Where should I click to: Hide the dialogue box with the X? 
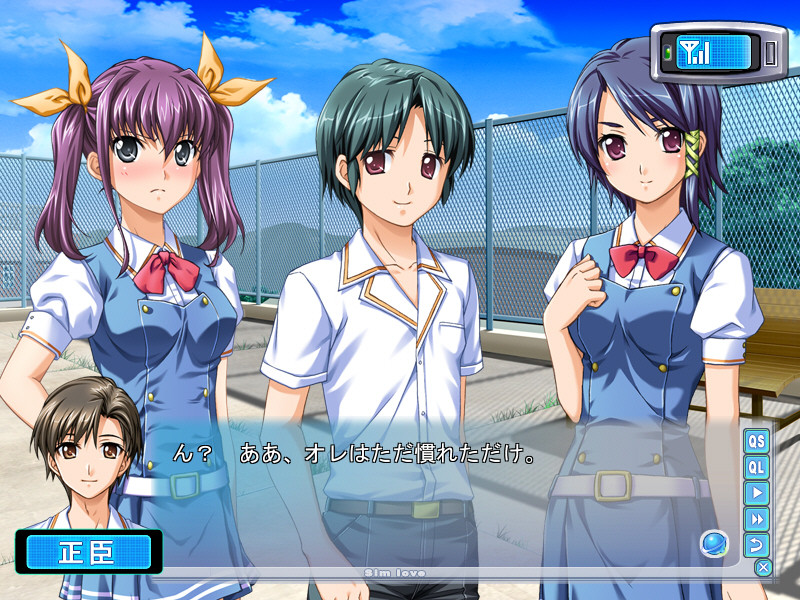[764, 568]
